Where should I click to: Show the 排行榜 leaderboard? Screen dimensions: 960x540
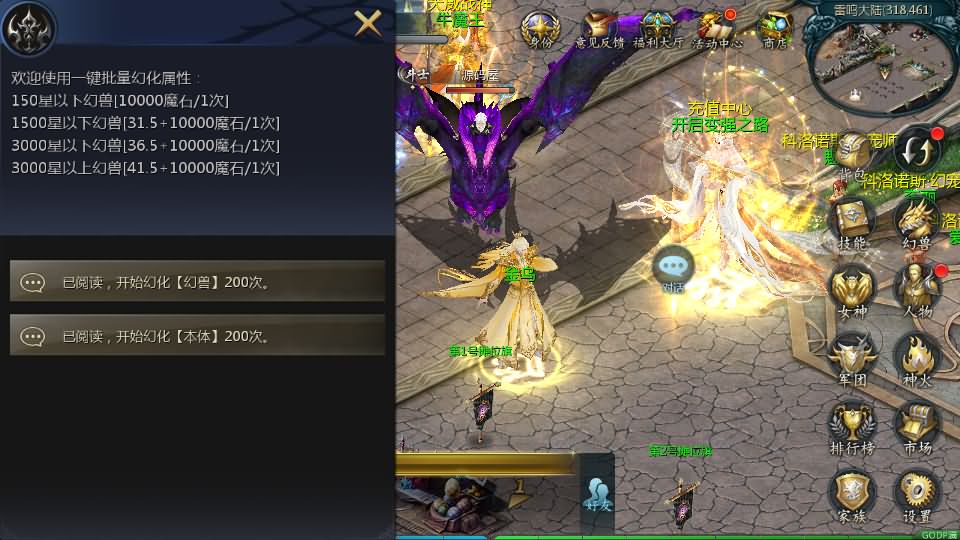click(x=852, y=426)
